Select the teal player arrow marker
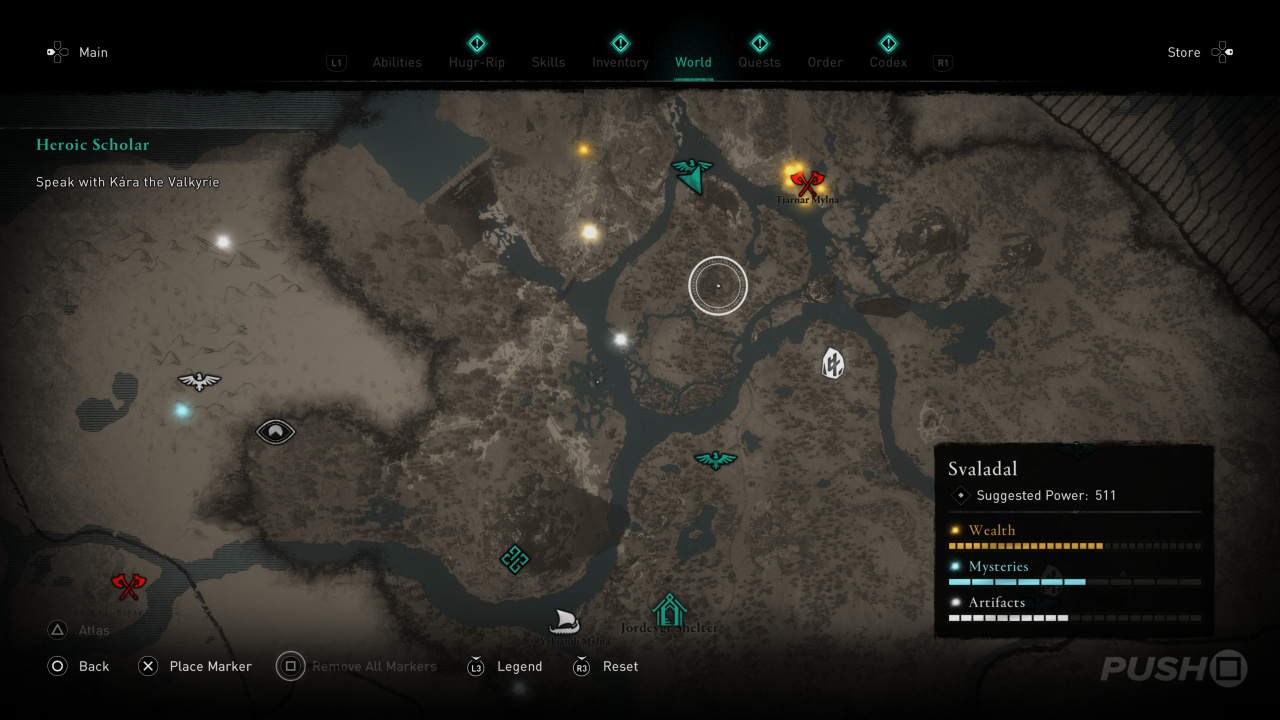The width and height of the screenshot is (1280, 720). (x=691, y=176)
